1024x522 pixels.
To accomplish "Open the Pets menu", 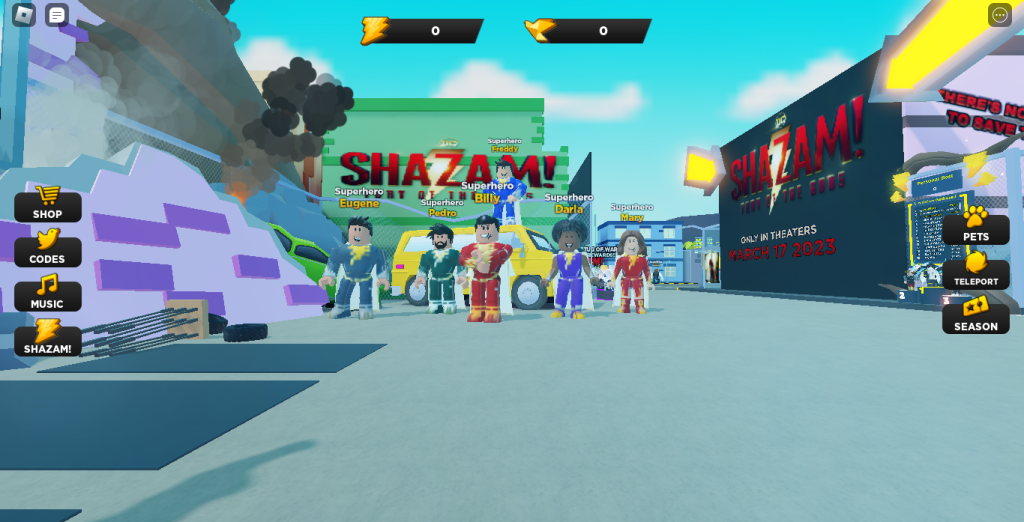I will tap(975, 227).
